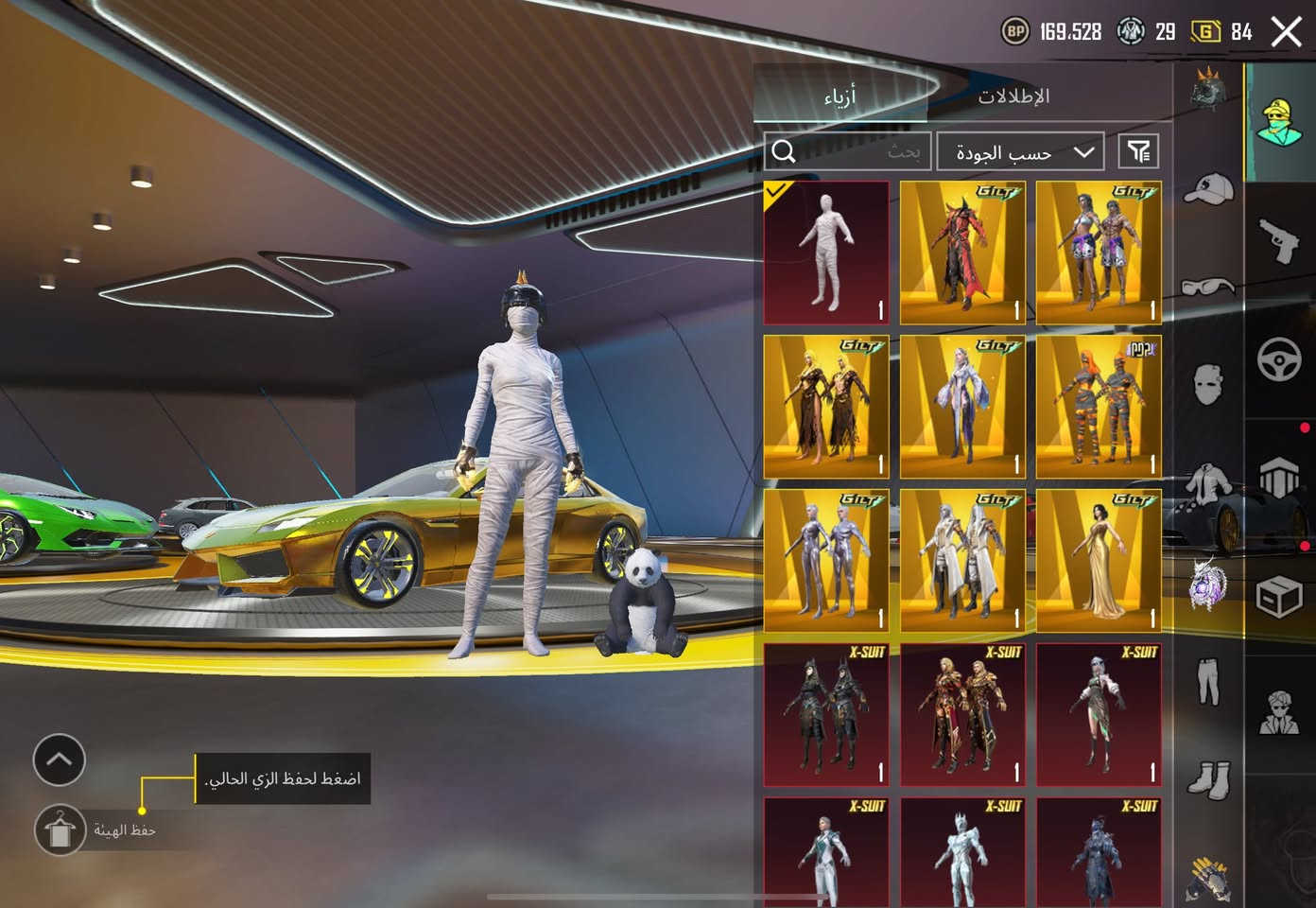
Task: Open the pants category
Action: pyautogui.click(x=1208, y=681)
